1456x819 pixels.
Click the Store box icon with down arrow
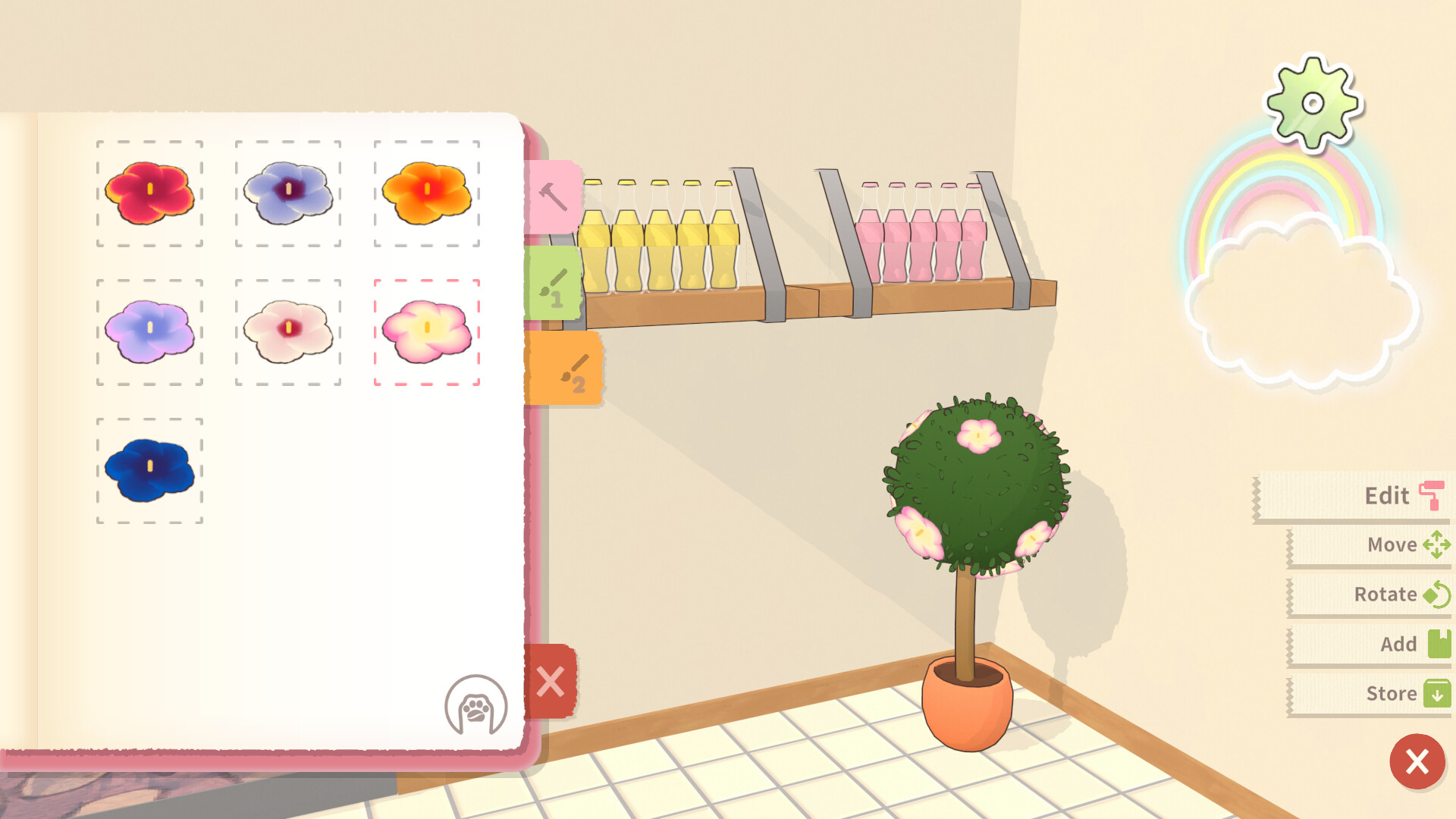pyautogui.click(x=1436, y=694)
